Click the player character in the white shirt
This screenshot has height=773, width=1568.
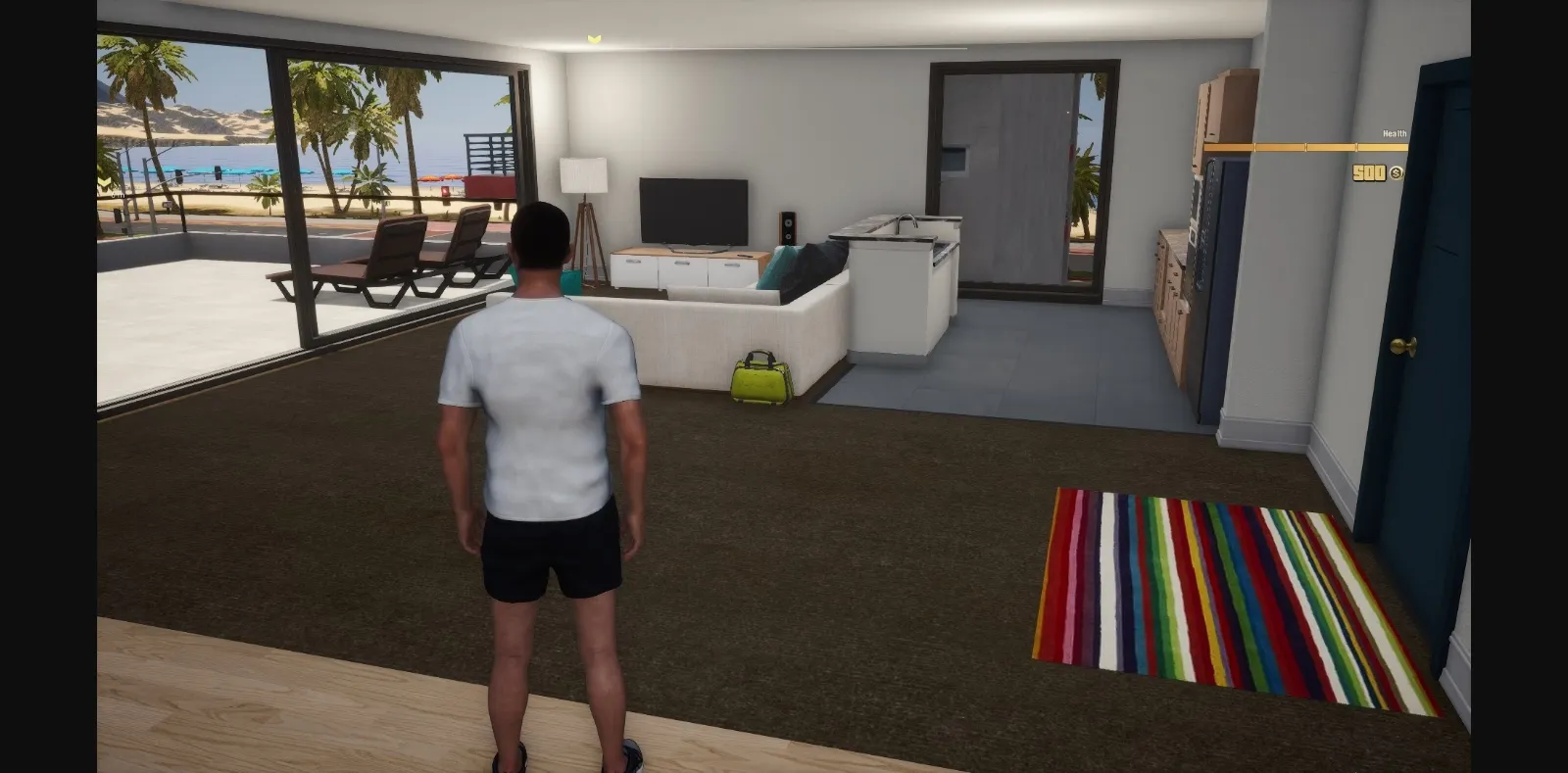pos(544,411)
